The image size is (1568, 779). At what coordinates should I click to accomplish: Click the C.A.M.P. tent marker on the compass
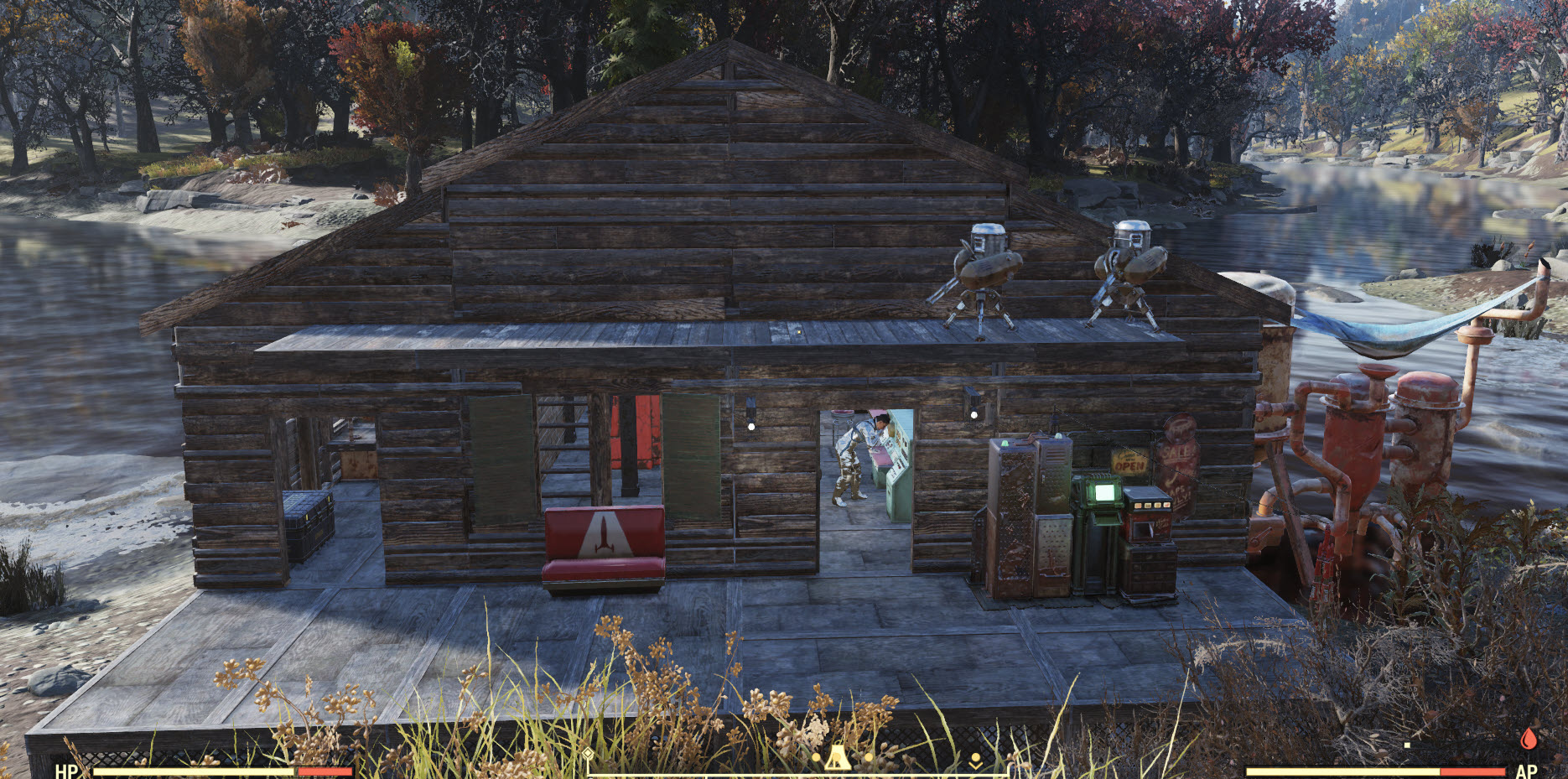tap(836, 759)
